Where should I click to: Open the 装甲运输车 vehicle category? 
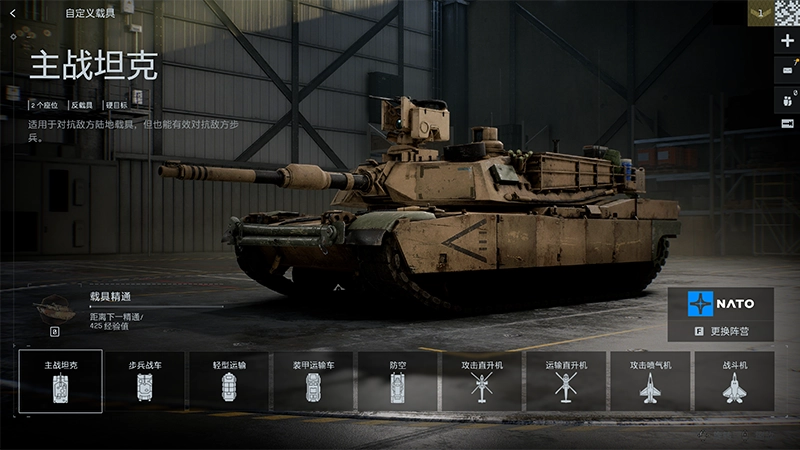point(314,381)
